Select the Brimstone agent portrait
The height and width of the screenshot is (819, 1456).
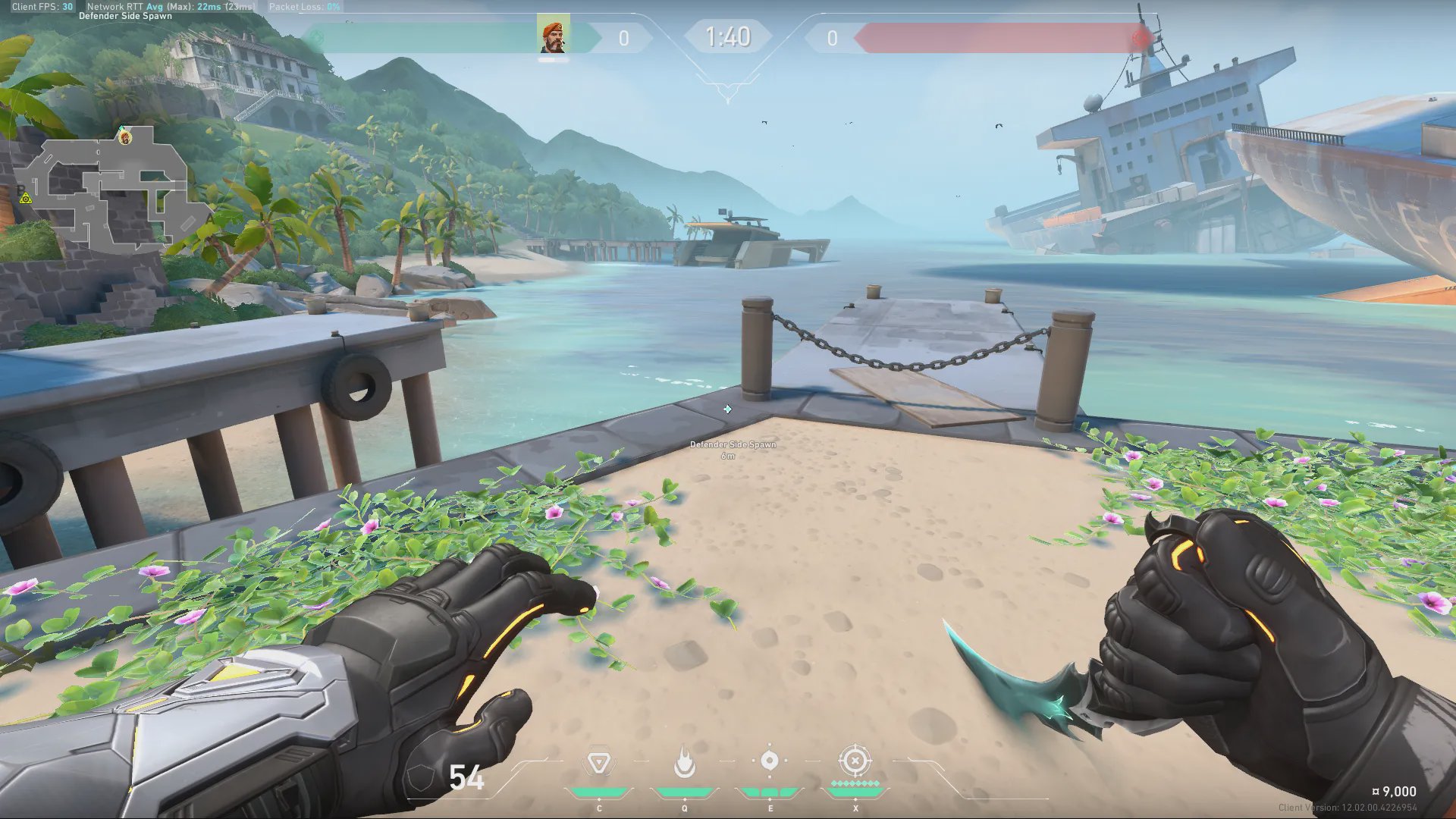553,36
